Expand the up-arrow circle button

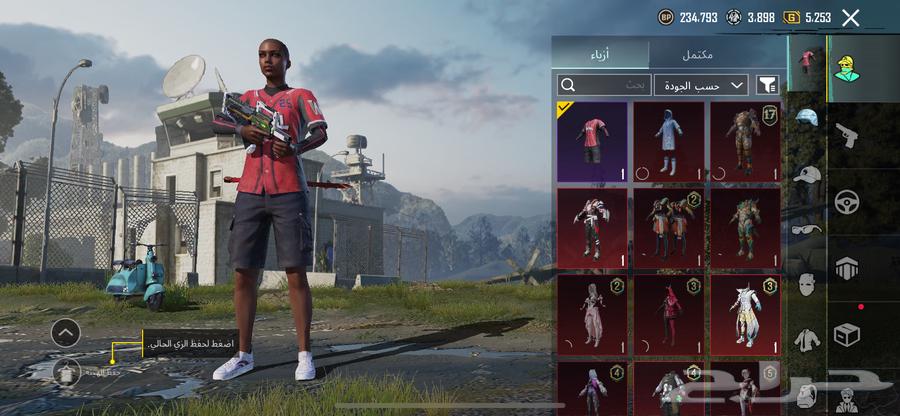[65, 332]
